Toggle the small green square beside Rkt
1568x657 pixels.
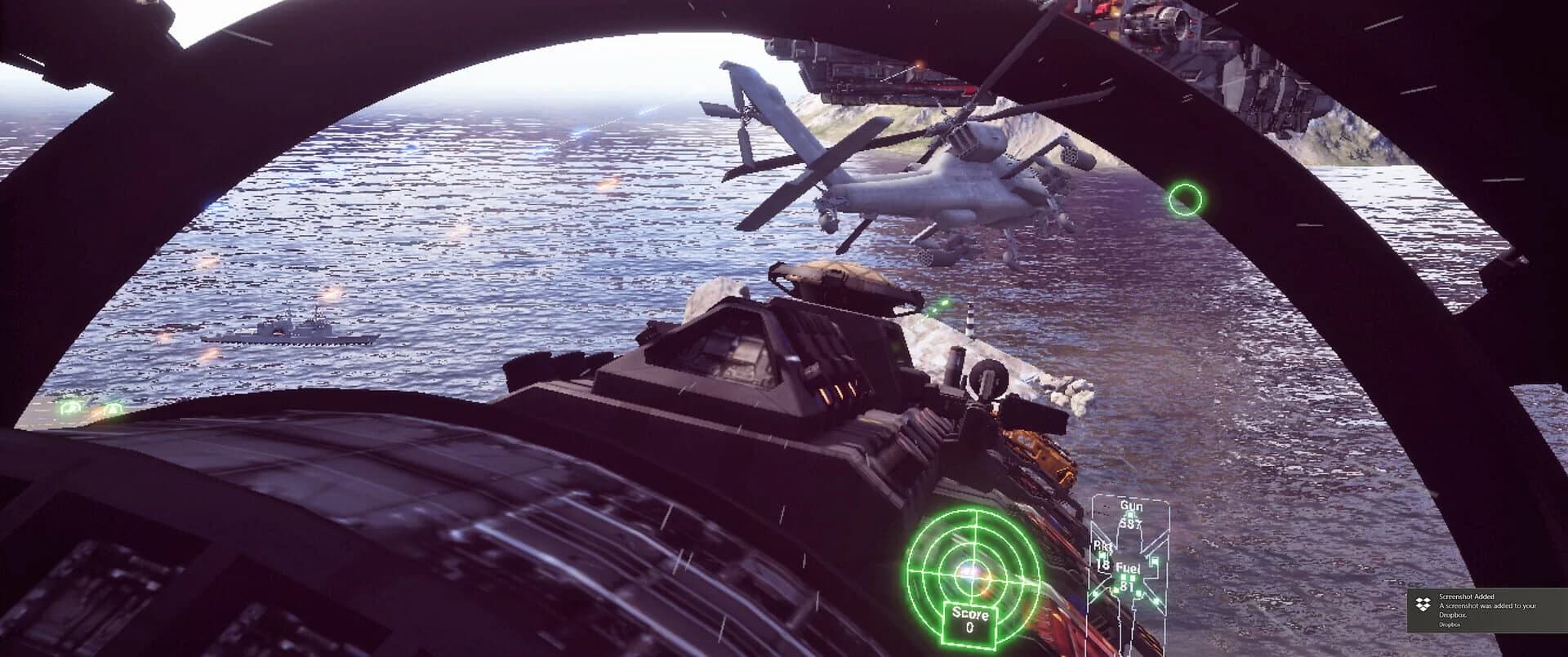1102,556
